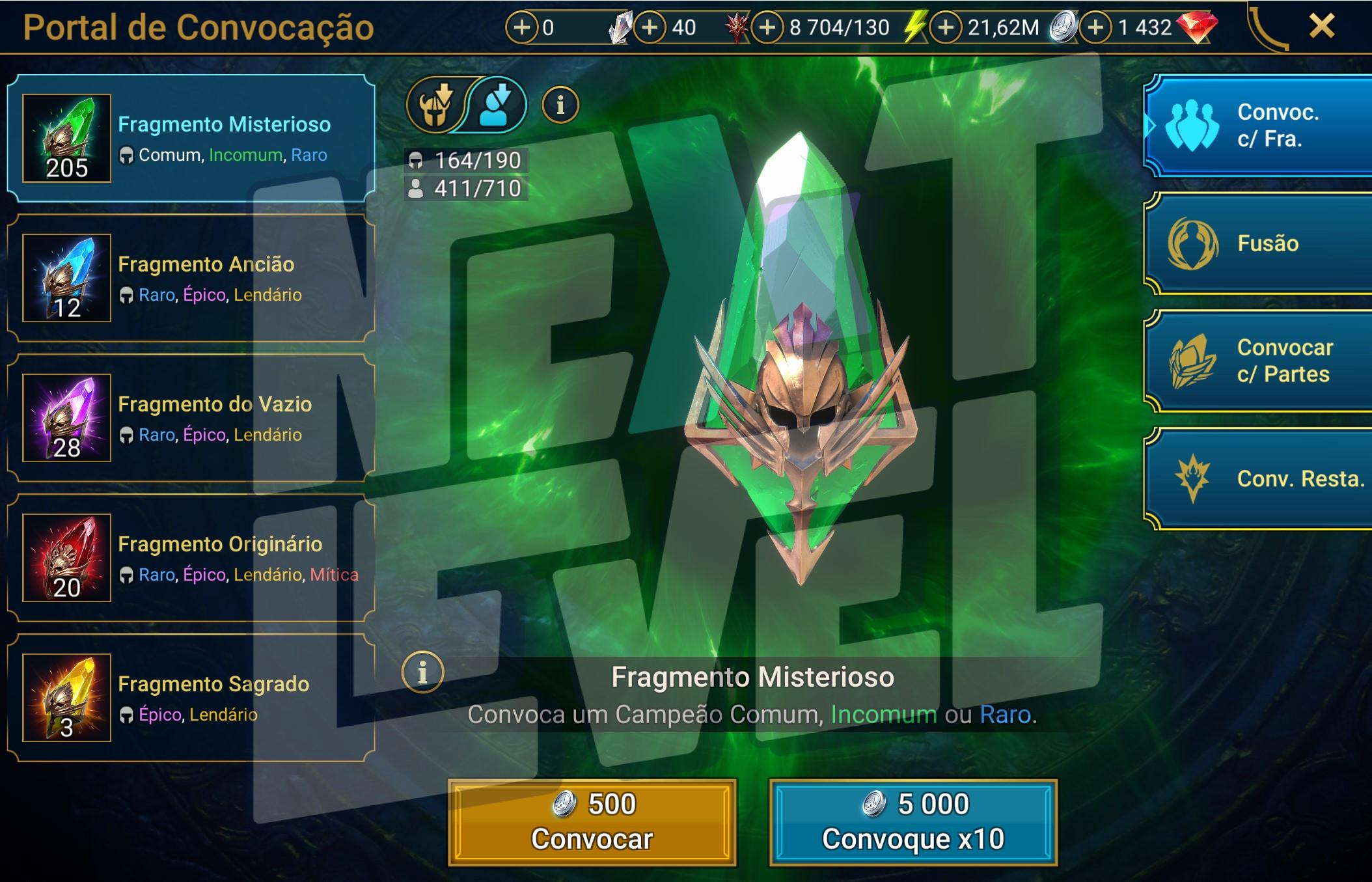1372x882 pixels.
Task: Open the Fusão tab
Action: 1259,243
